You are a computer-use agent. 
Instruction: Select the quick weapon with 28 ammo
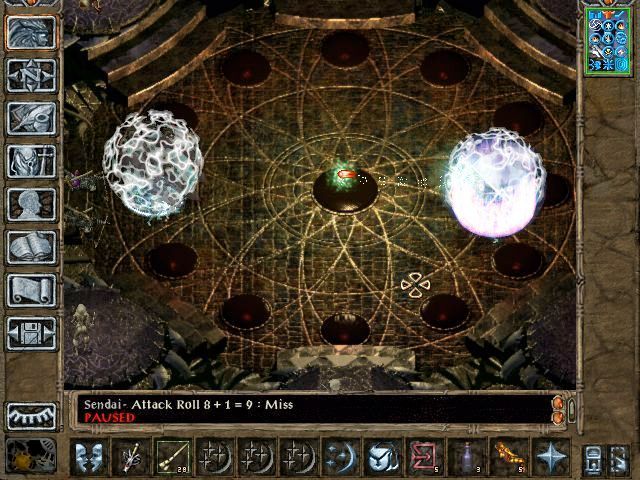pos(172,457)
